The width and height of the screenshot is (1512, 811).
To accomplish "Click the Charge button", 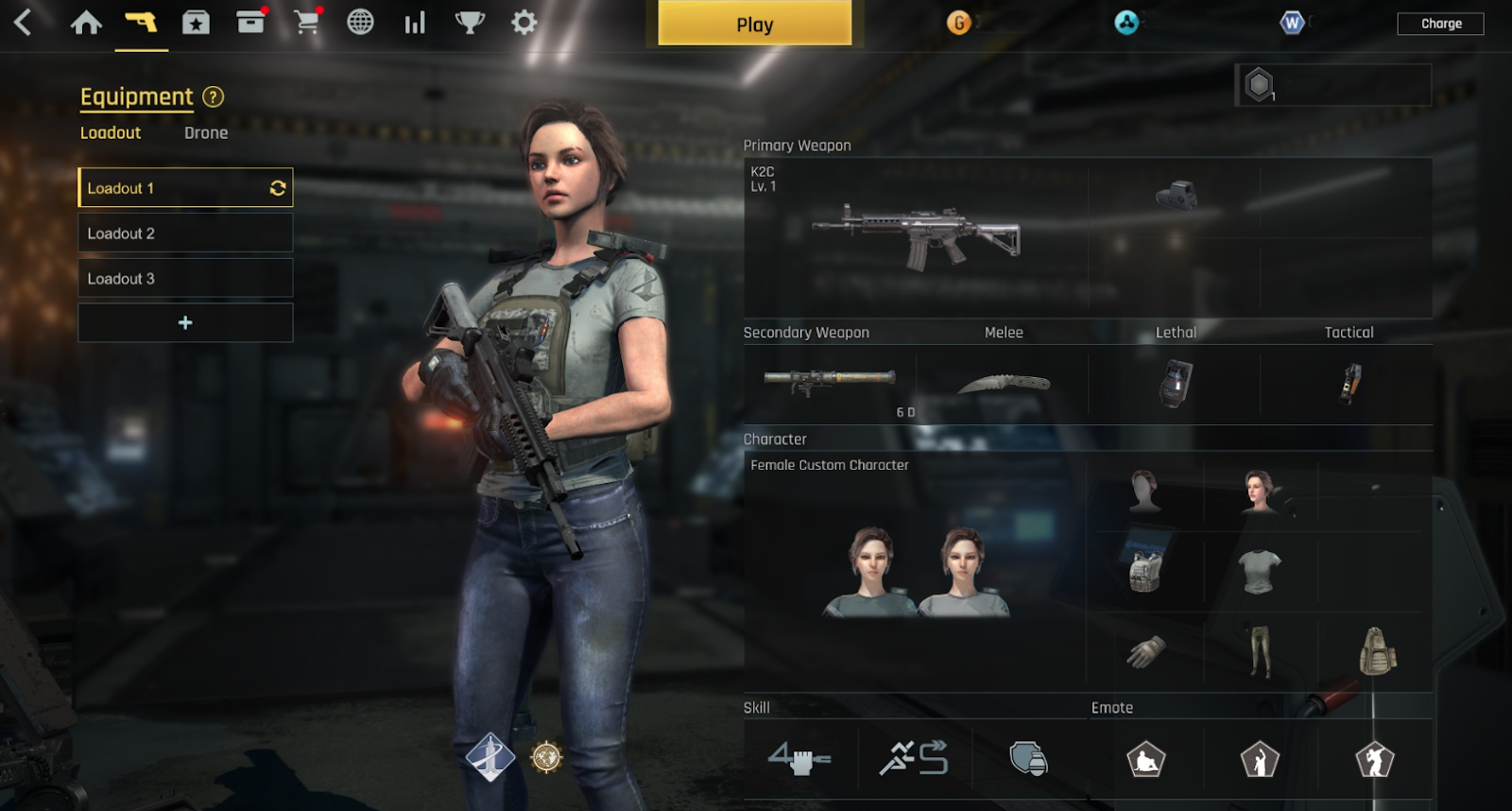I will [x=1440, y=24].
